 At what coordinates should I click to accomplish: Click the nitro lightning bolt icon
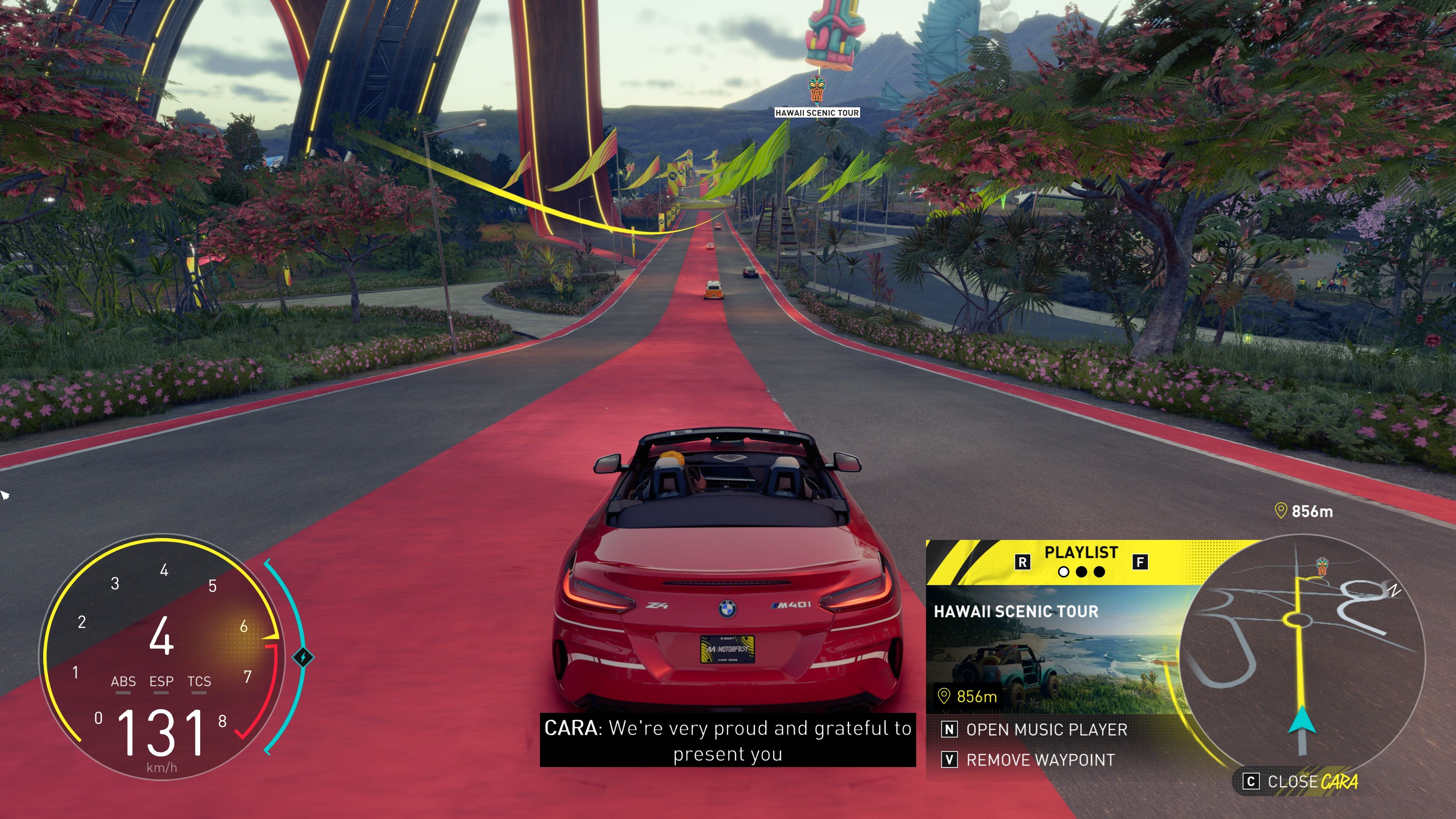point(303,657)
